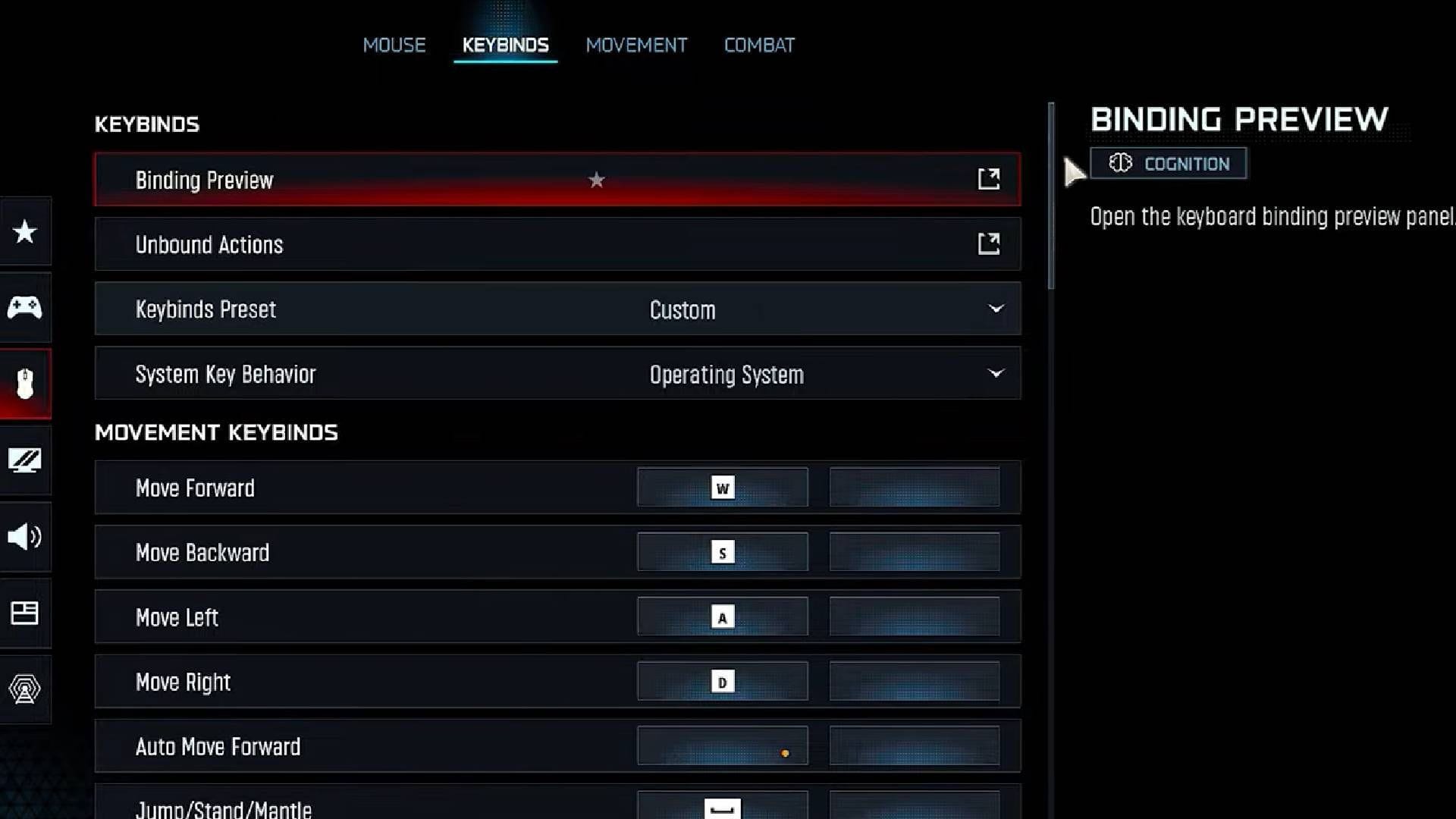
Task: Change Custom preset using its chevron
Action: coord(996,309)
